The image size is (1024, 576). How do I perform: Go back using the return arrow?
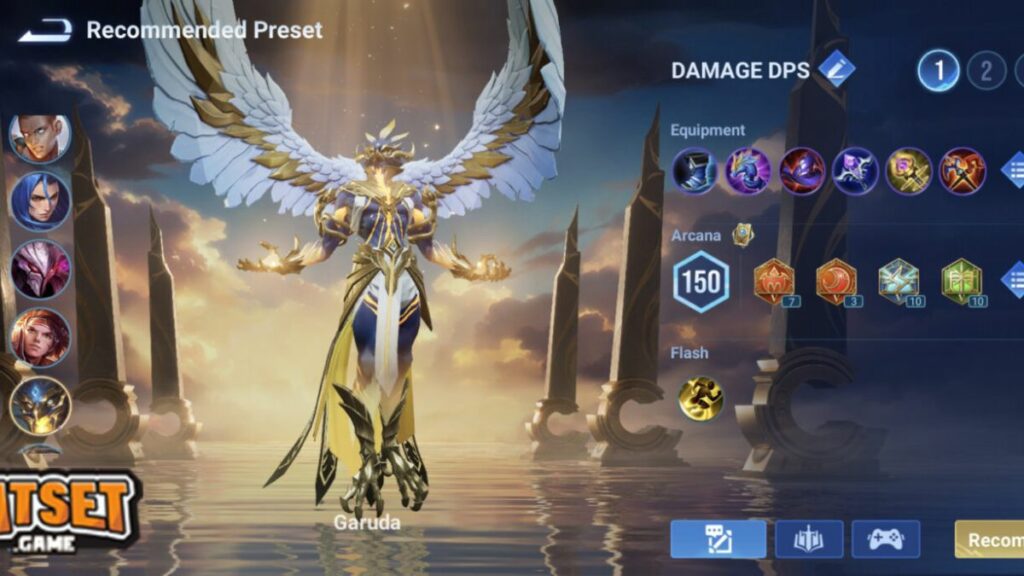point(44,31)
